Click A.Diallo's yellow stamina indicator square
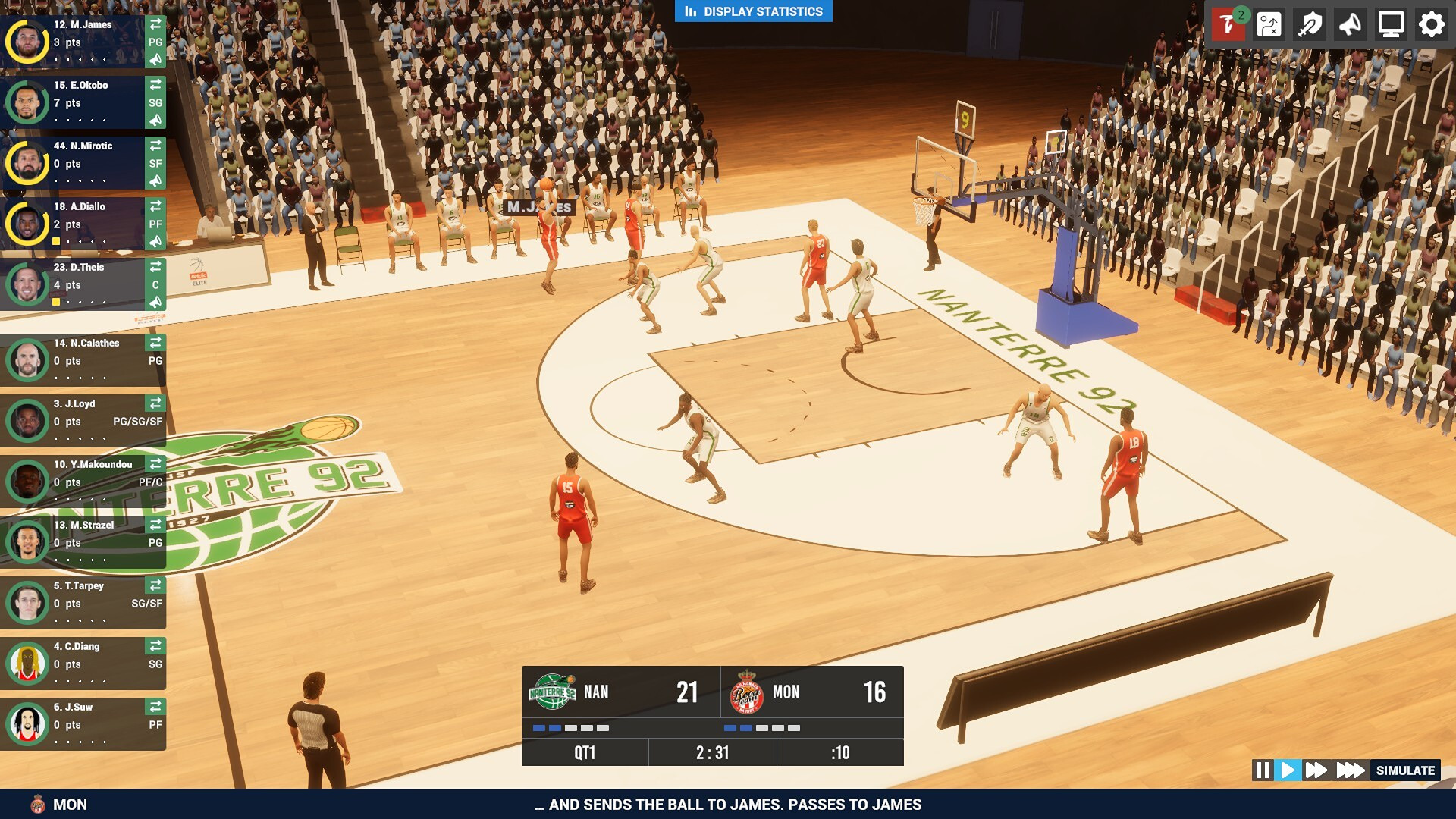 [56, 241]
